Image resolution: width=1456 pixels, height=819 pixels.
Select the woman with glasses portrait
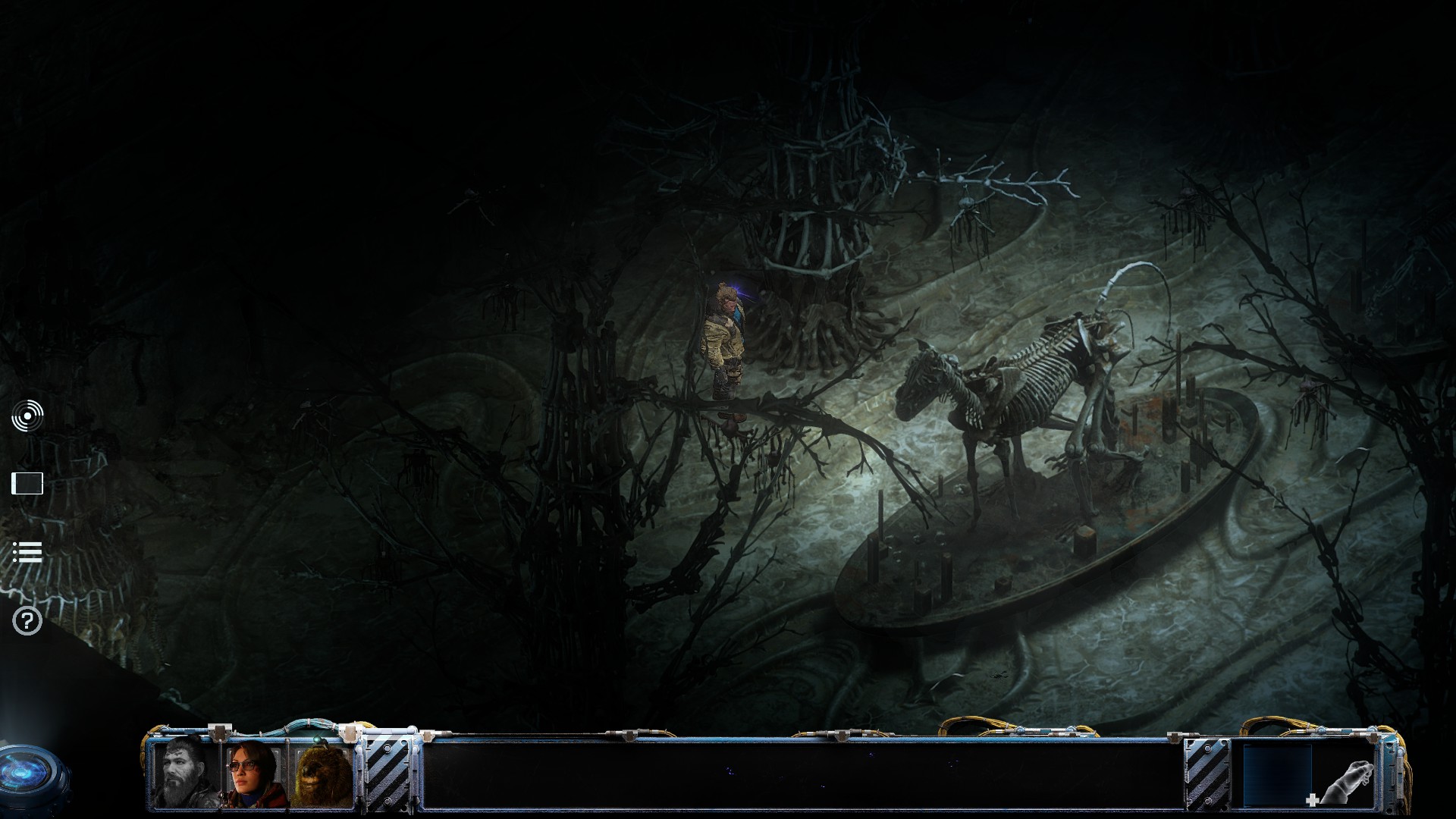click(x=253, y=773)
